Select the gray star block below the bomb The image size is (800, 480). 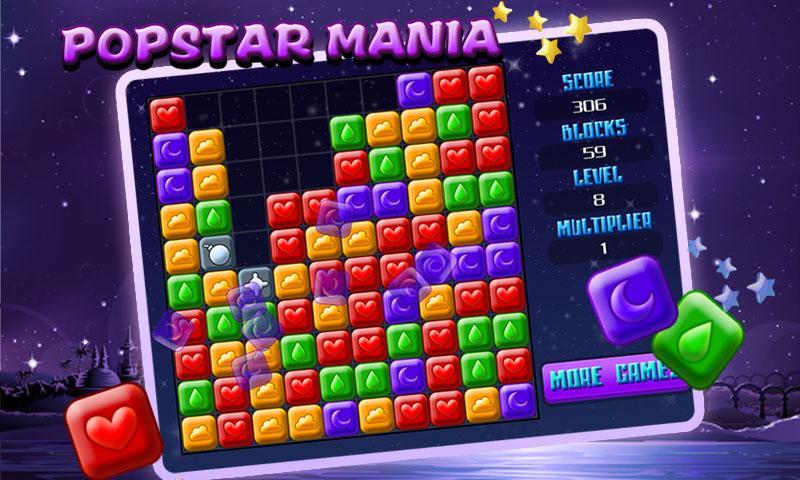pos(254,285)
